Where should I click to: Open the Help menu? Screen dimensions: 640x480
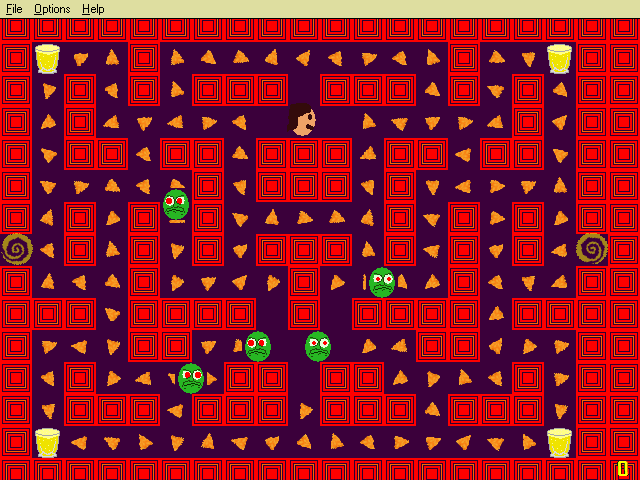tap(93, 9)
